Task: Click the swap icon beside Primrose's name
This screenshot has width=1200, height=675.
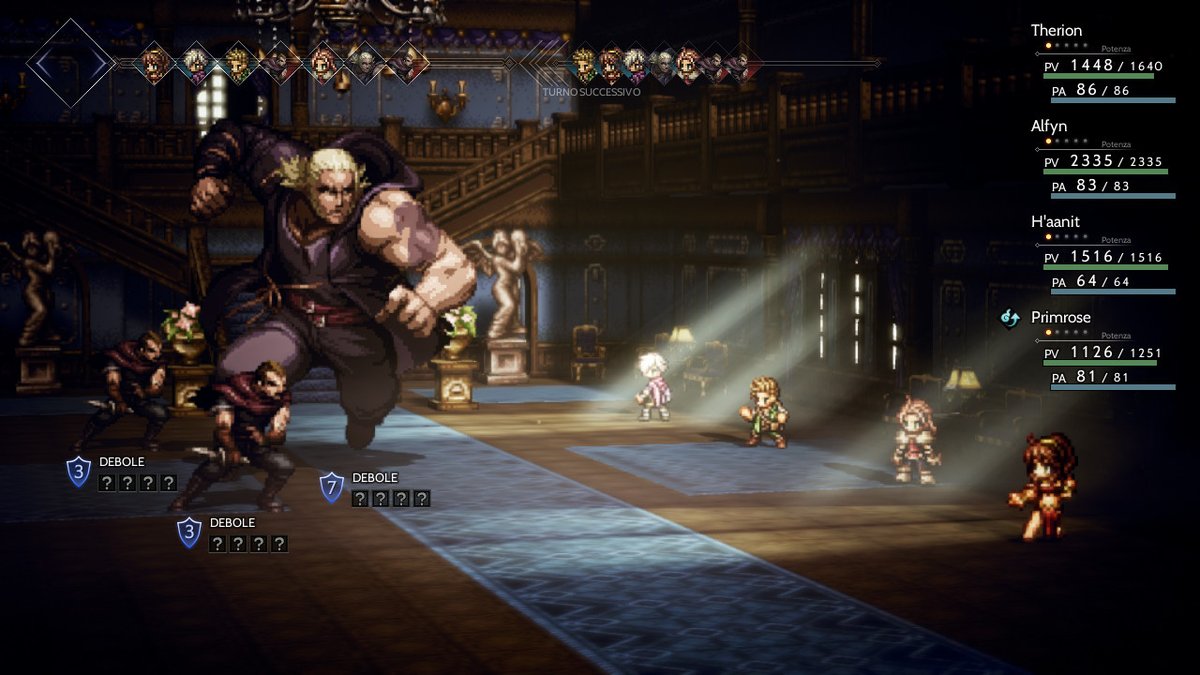Action: coord(1010,318)
